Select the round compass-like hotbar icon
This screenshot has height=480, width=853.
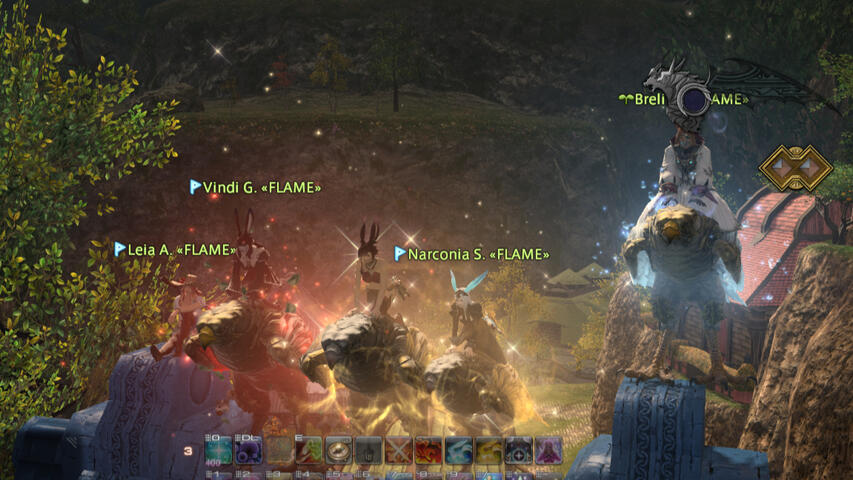(339, 452)
